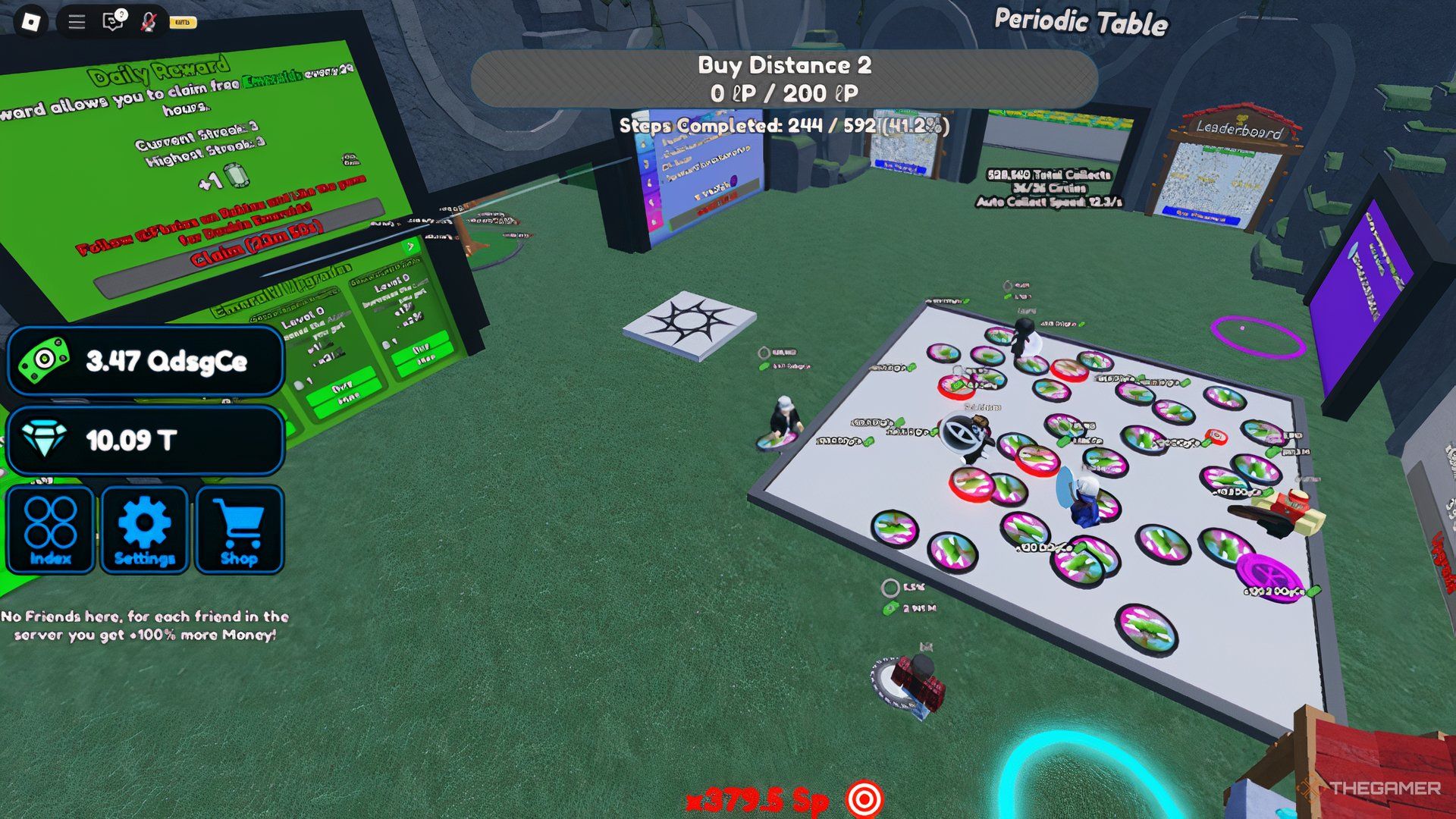
Task: Open the hamburger list menu
Action: (77, 22)
